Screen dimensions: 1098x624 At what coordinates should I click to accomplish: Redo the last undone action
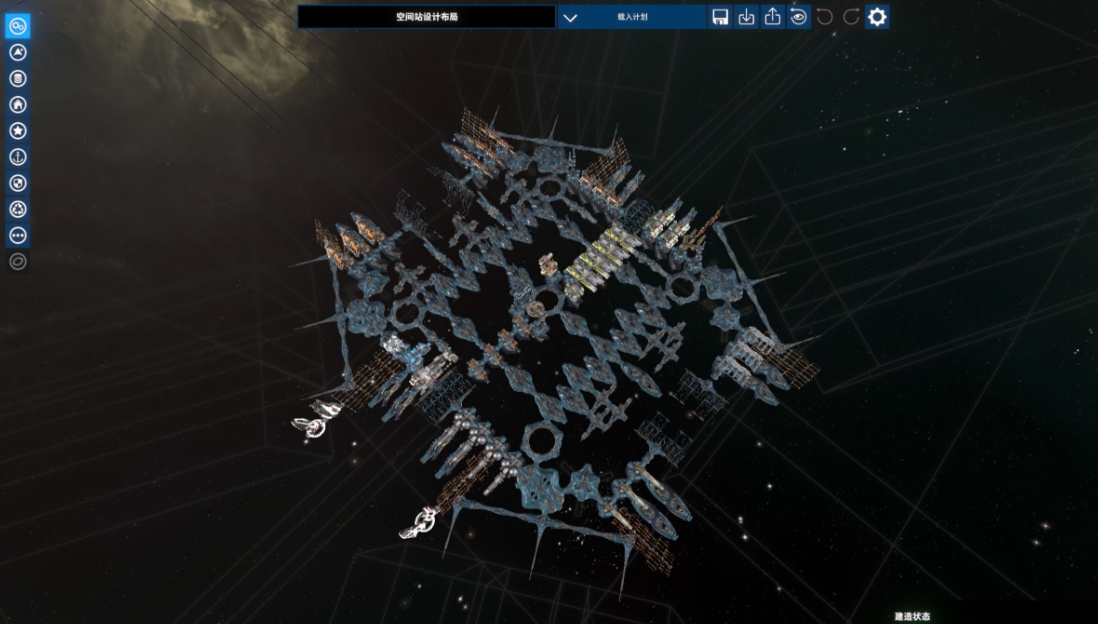click(851, 17)
